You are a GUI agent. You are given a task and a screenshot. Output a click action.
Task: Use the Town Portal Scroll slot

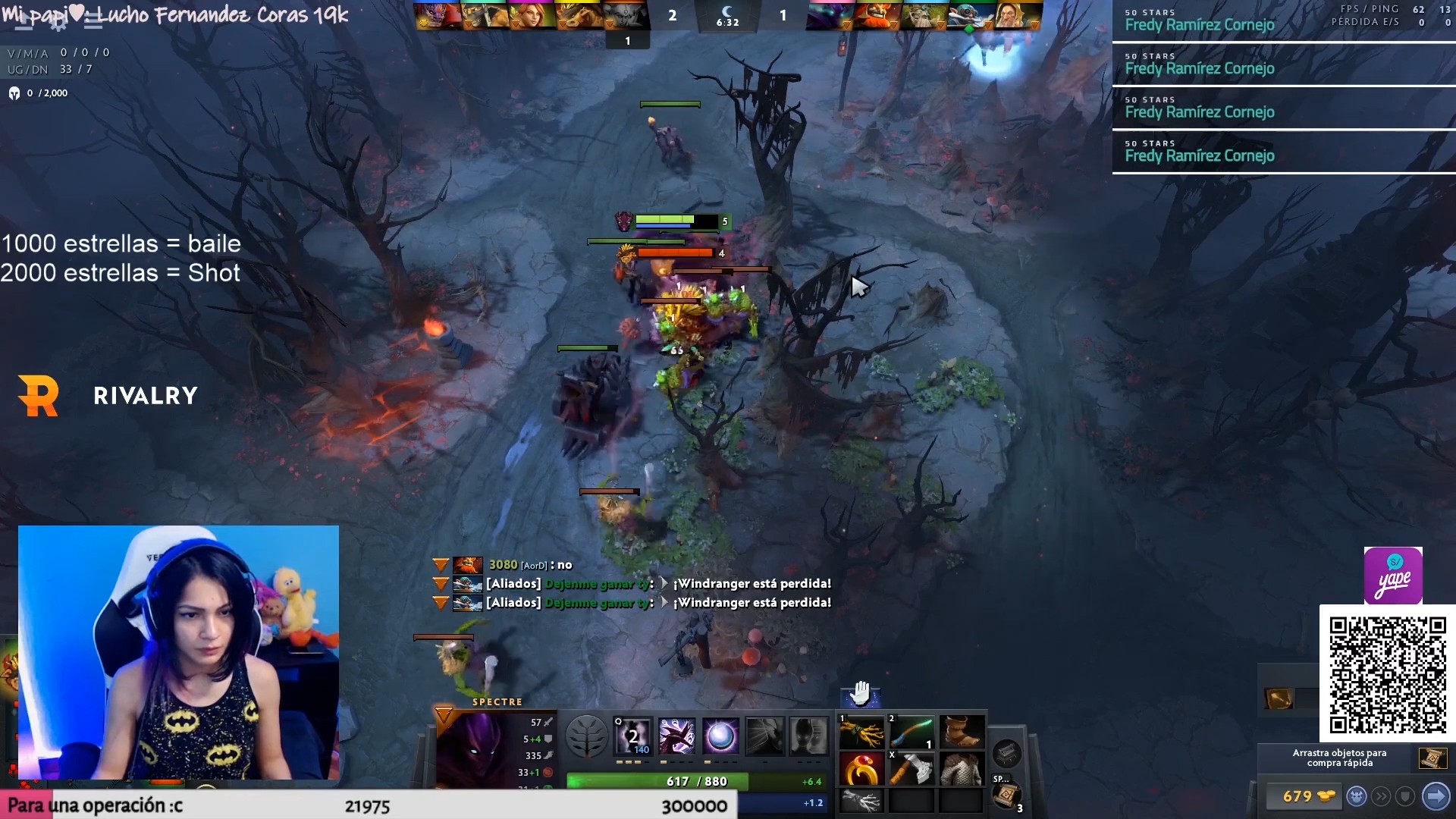[x=1006, y=795]
